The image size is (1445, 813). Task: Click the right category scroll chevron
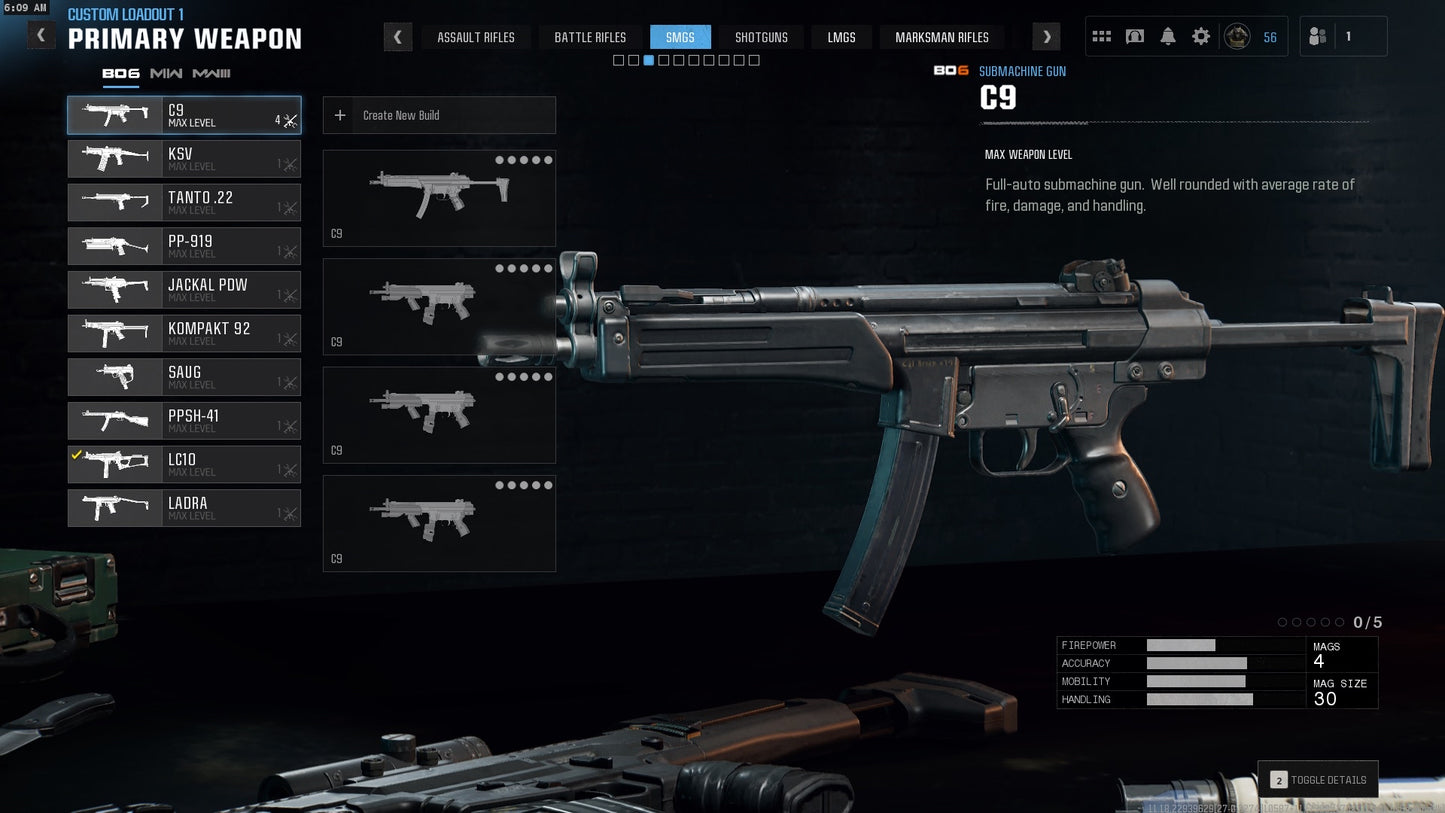point(1045,36)
